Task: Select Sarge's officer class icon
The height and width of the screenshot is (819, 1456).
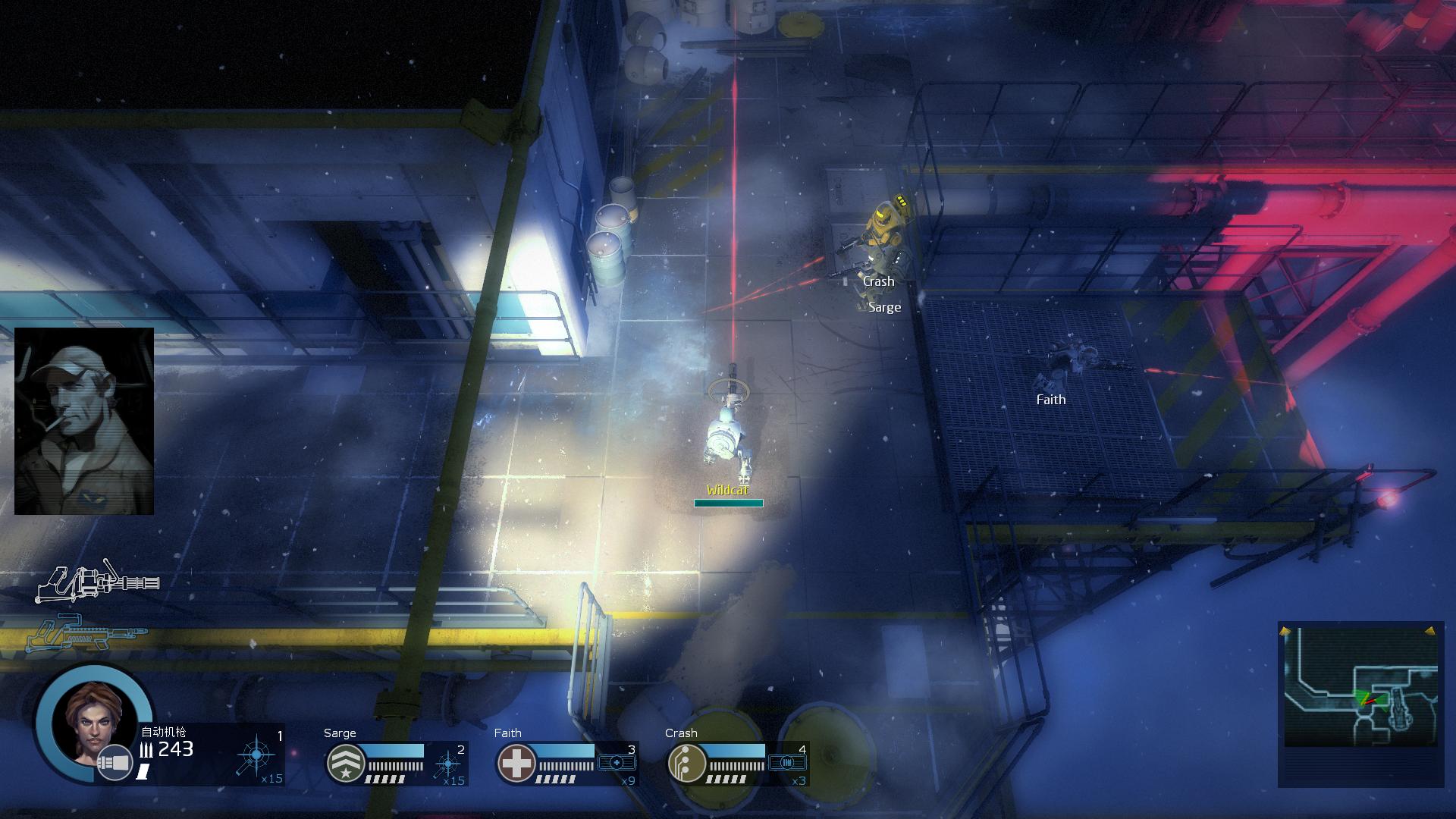Action: 345,763
